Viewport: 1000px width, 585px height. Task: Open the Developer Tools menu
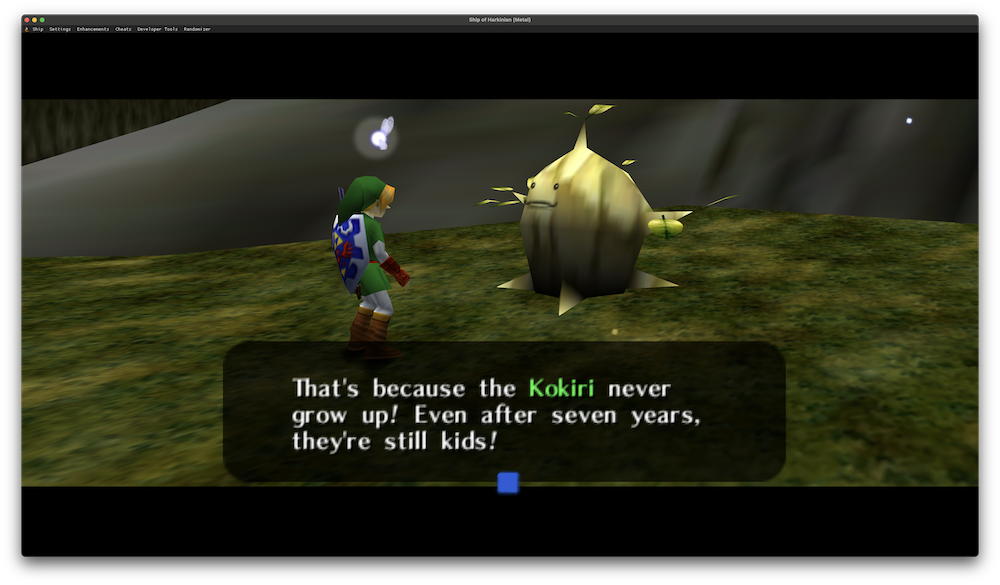(157, 29)
